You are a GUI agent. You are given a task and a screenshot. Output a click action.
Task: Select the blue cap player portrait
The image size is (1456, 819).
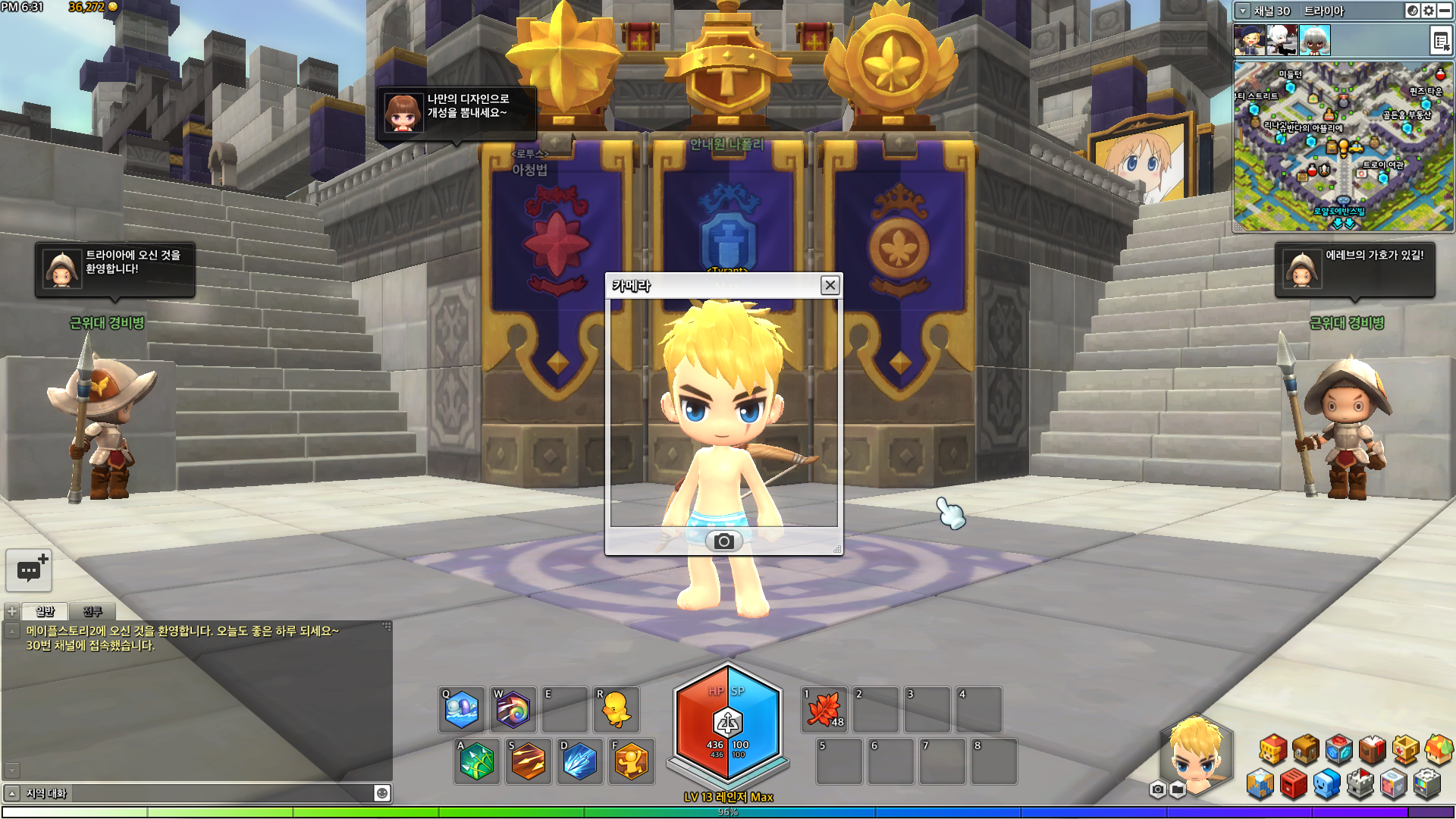pos(1249,40)
